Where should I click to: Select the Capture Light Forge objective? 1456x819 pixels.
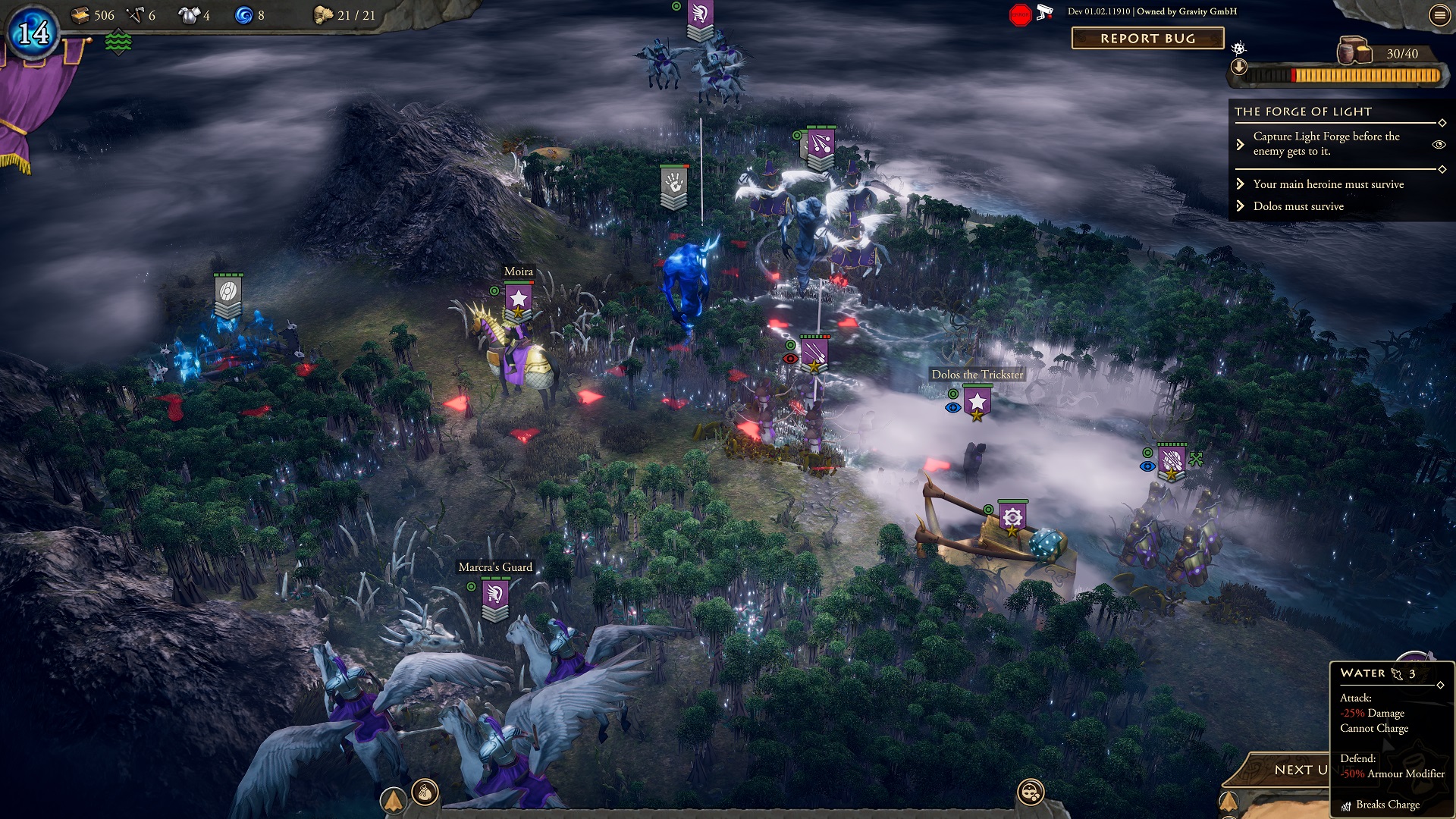tap(1326, 144)
